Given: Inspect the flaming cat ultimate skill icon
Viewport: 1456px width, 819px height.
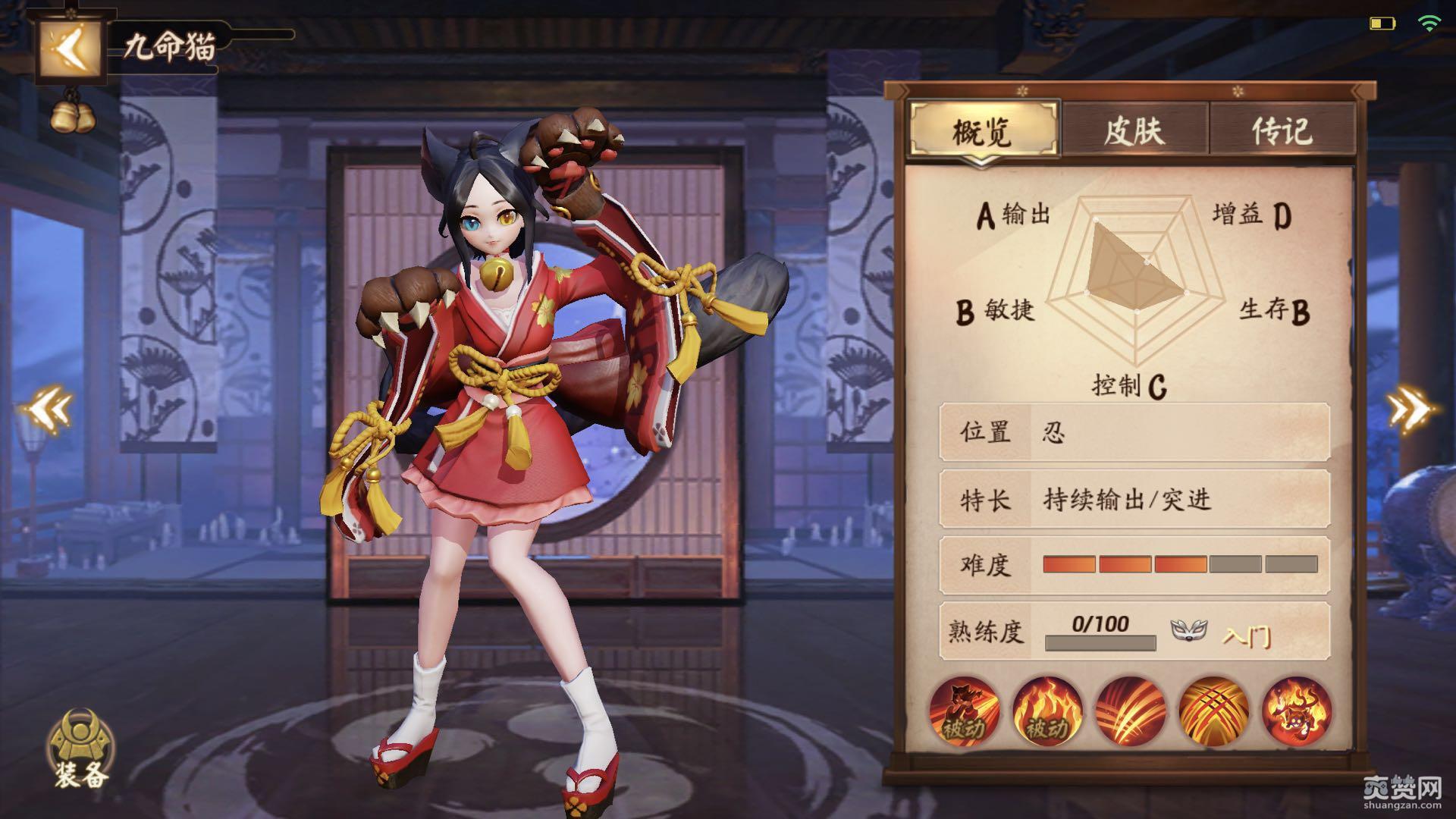Looking at the screenshot, I should [1297, 711].
